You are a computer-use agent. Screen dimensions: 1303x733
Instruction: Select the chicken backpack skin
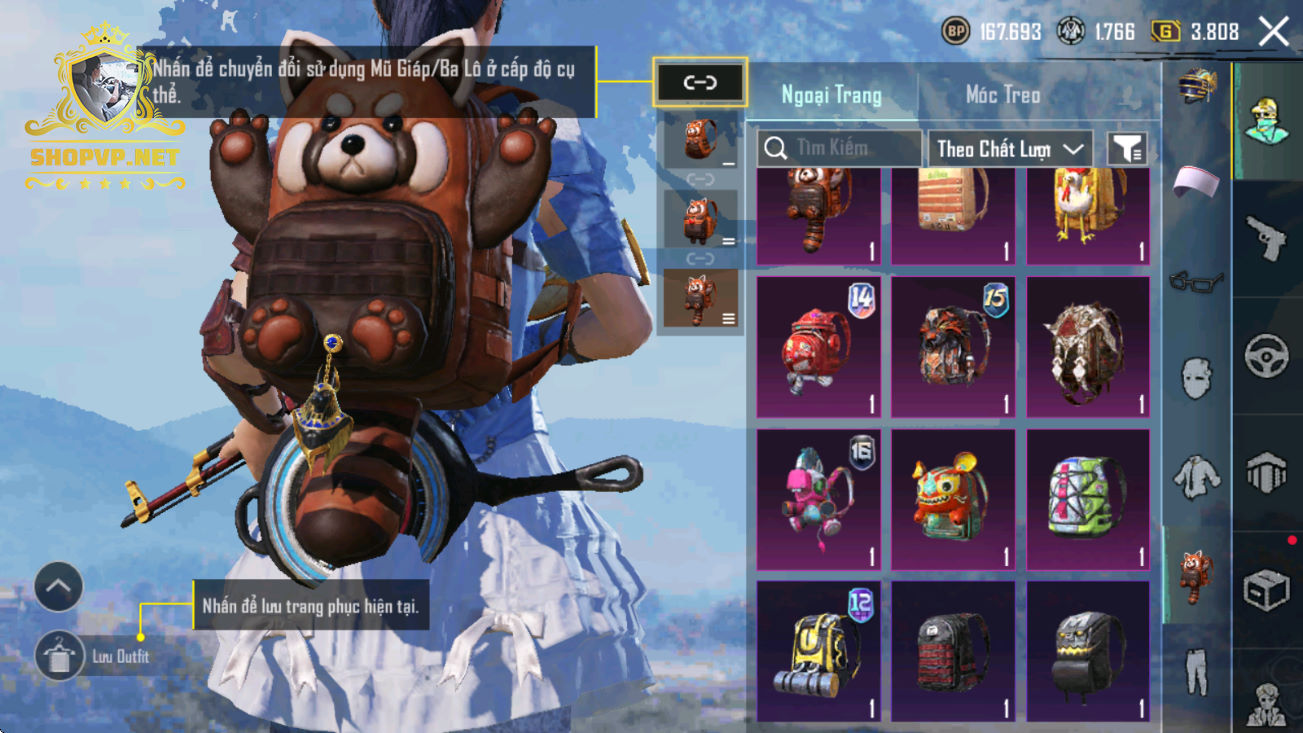pos(1088,214)
